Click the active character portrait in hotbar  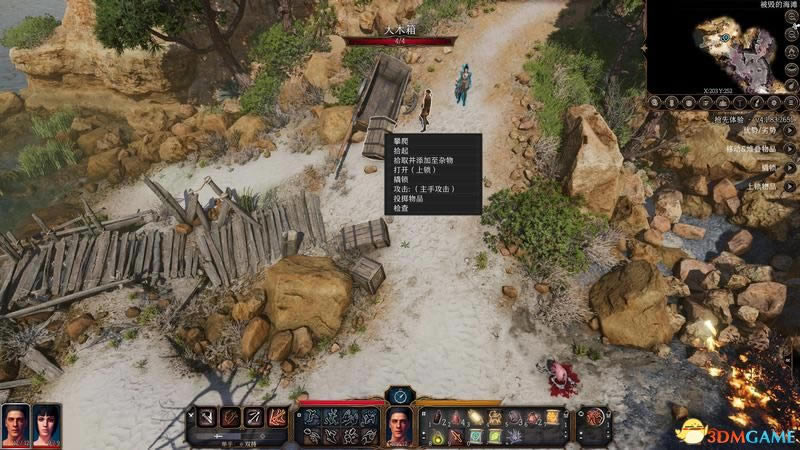(x=400, y=426)
